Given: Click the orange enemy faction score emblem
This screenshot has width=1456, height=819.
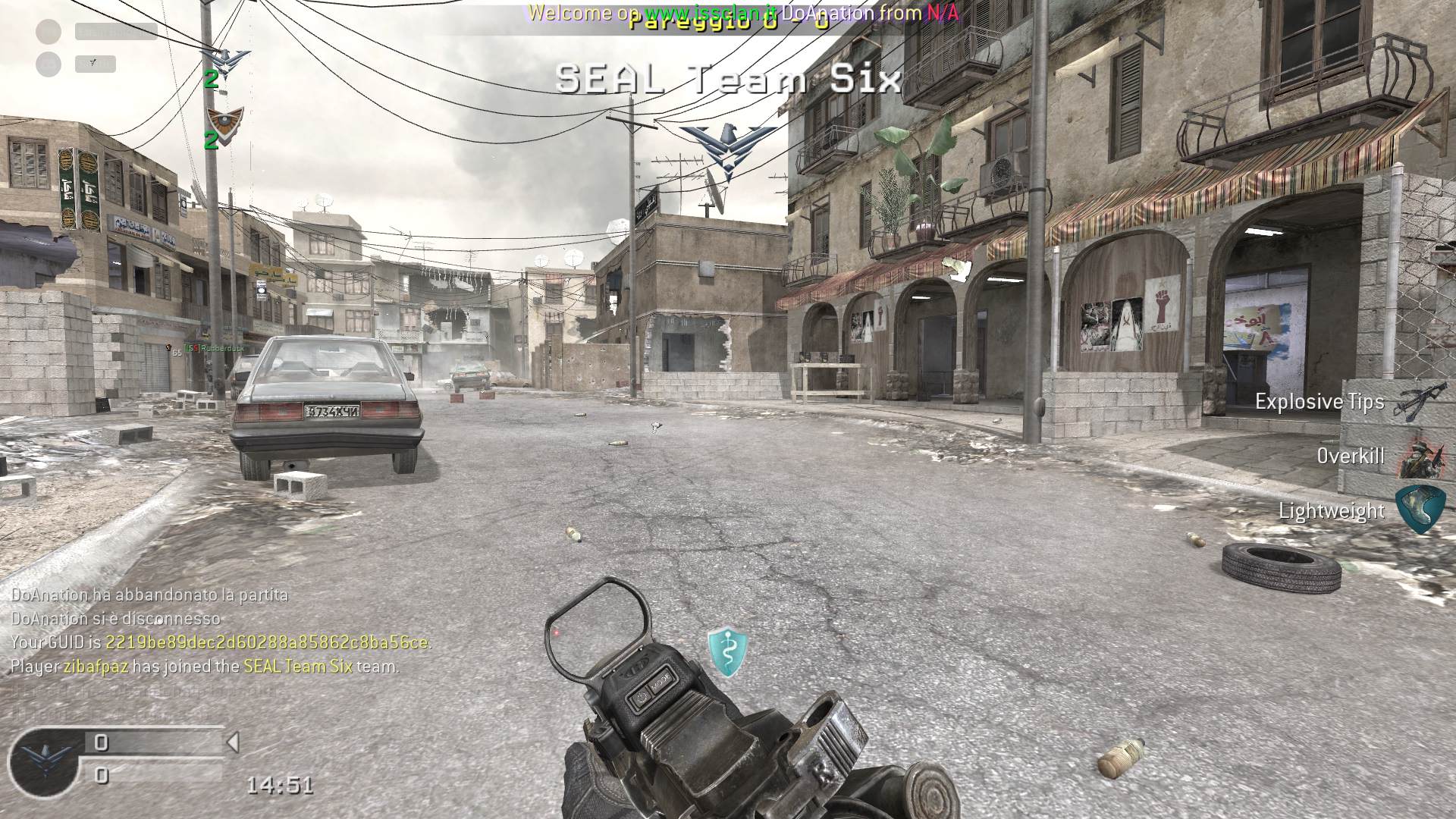Looking at the screenshot, I should pyautogui.click(x=224, y=119).
